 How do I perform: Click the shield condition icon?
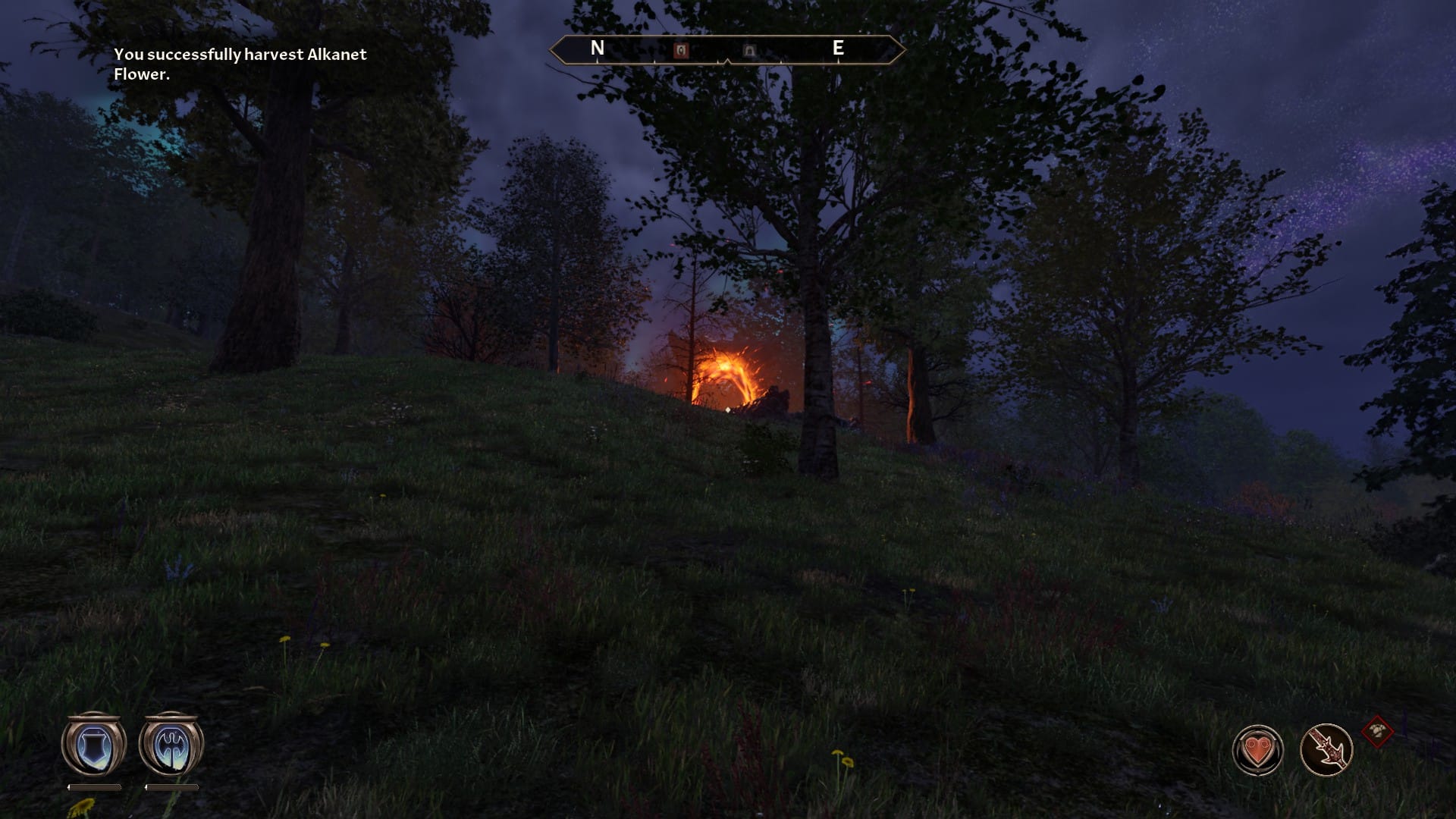point(94,746)
